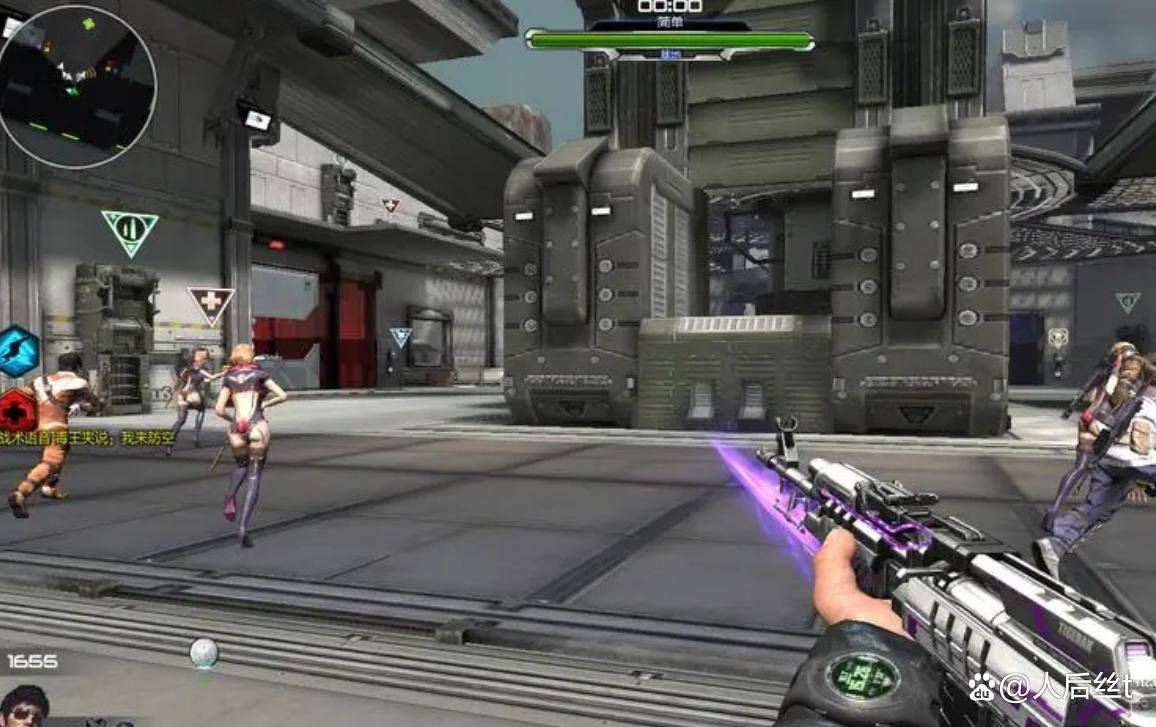The height and width of the screenshot is (727, 1156).
Task: Use the red hexagon medical cross icon
Action: [x=16, y=410]
